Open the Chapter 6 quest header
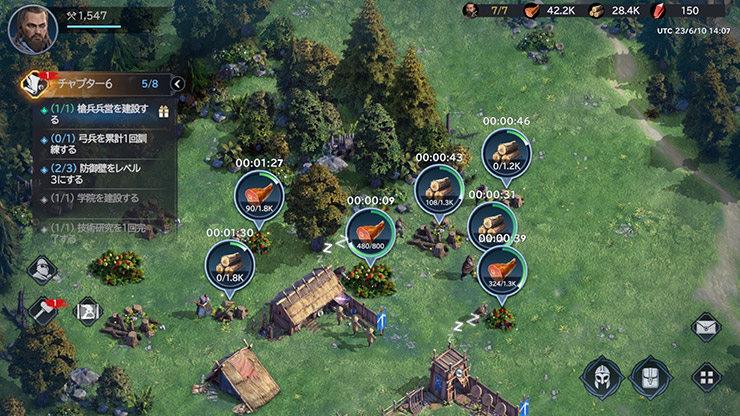740x416 pixels. click(x=95, y=84)
